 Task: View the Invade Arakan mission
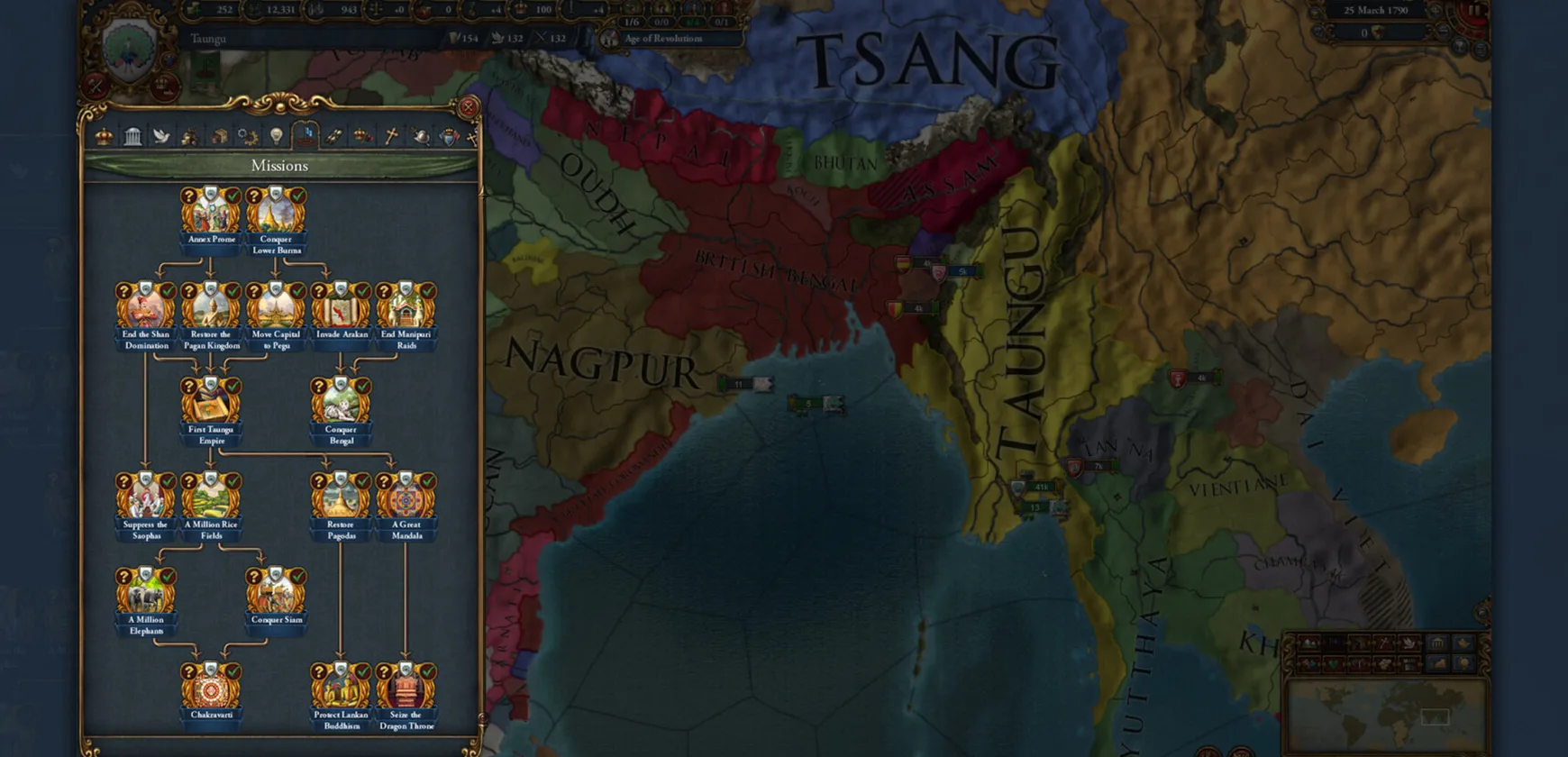[341, 309]
